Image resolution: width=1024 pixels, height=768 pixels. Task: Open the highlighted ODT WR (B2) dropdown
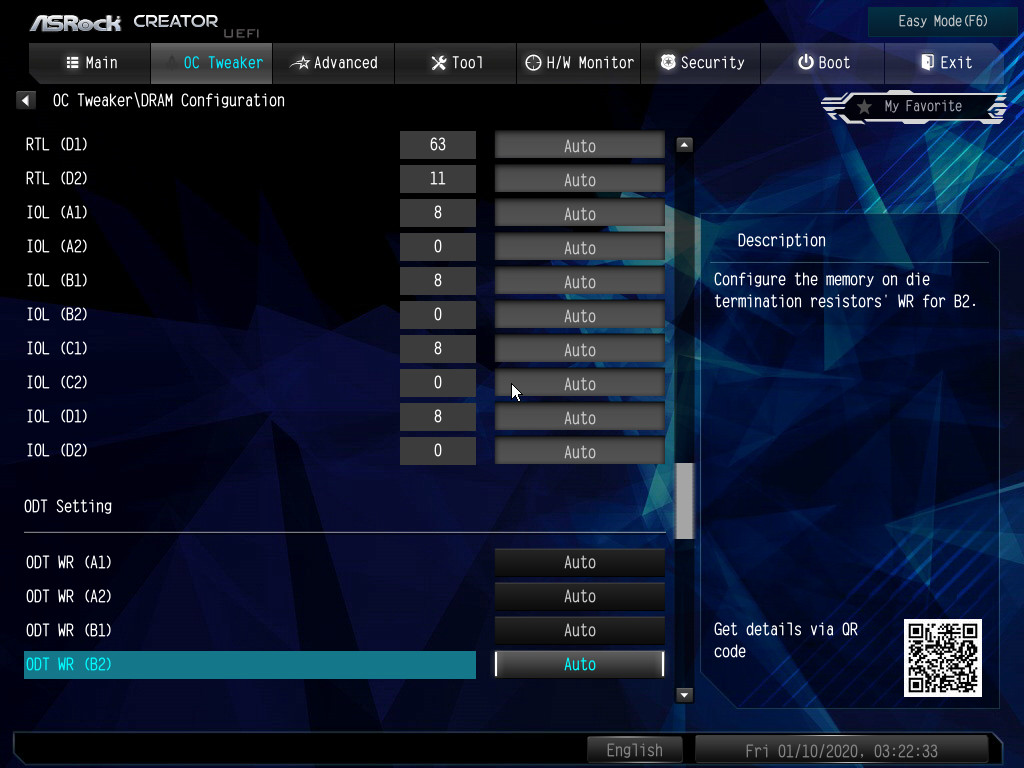[579, 665]
